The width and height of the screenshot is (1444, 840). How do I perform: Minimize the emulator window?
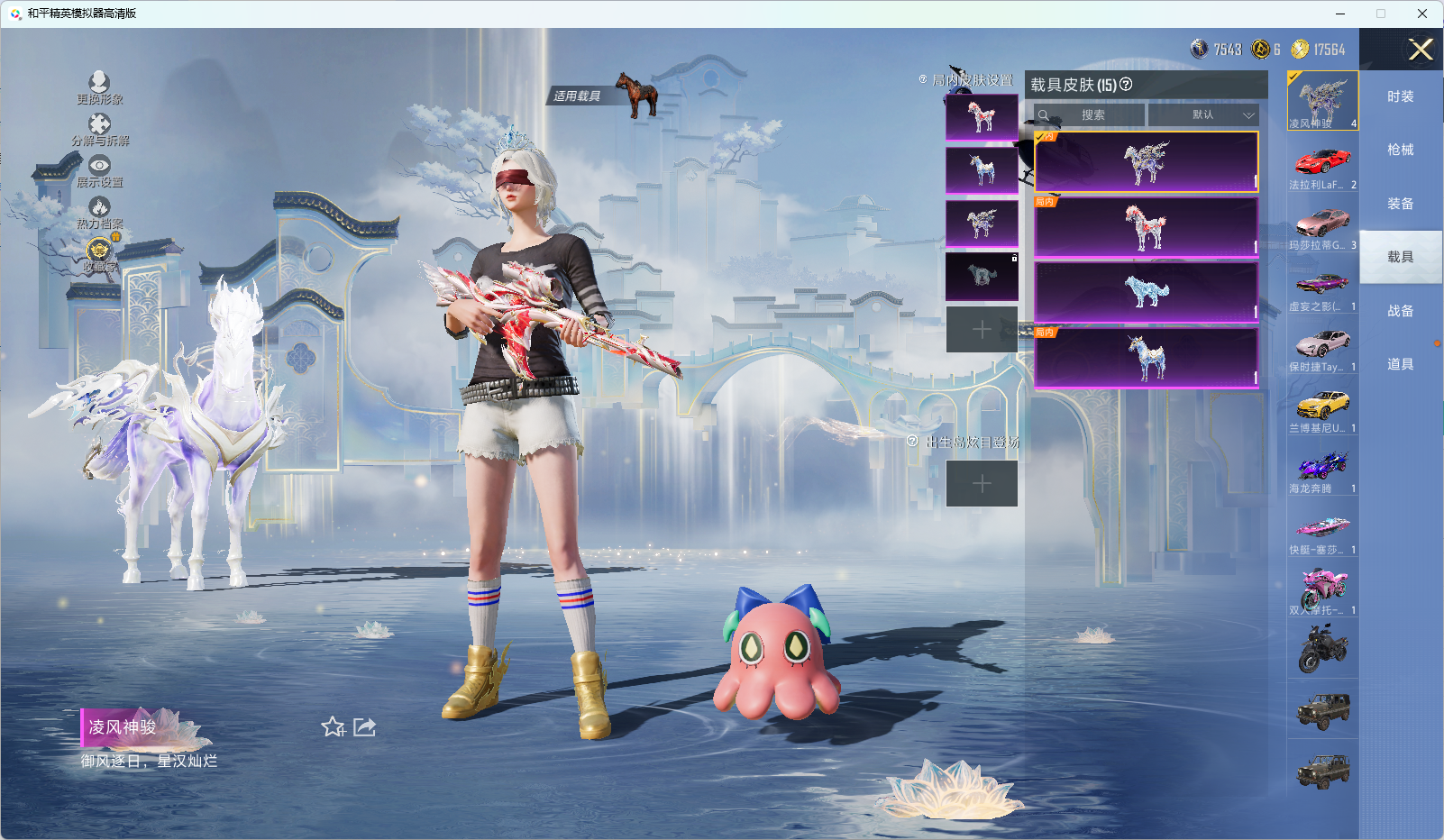click(x=1339, y=14)
